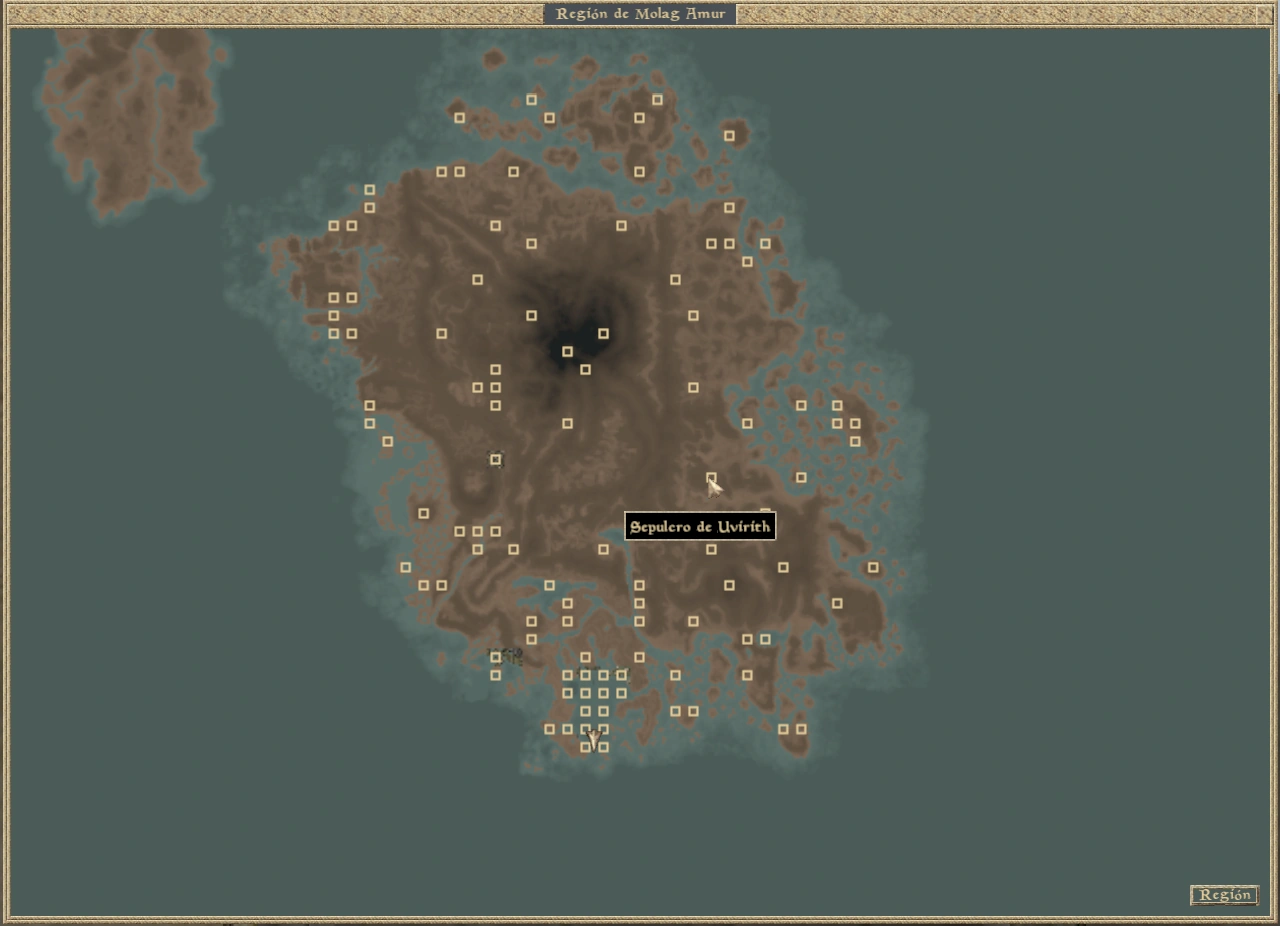Click the Región de Molag Amur title bar
The height and width of the screenshot is (926, 1280).
click(640, 13)
